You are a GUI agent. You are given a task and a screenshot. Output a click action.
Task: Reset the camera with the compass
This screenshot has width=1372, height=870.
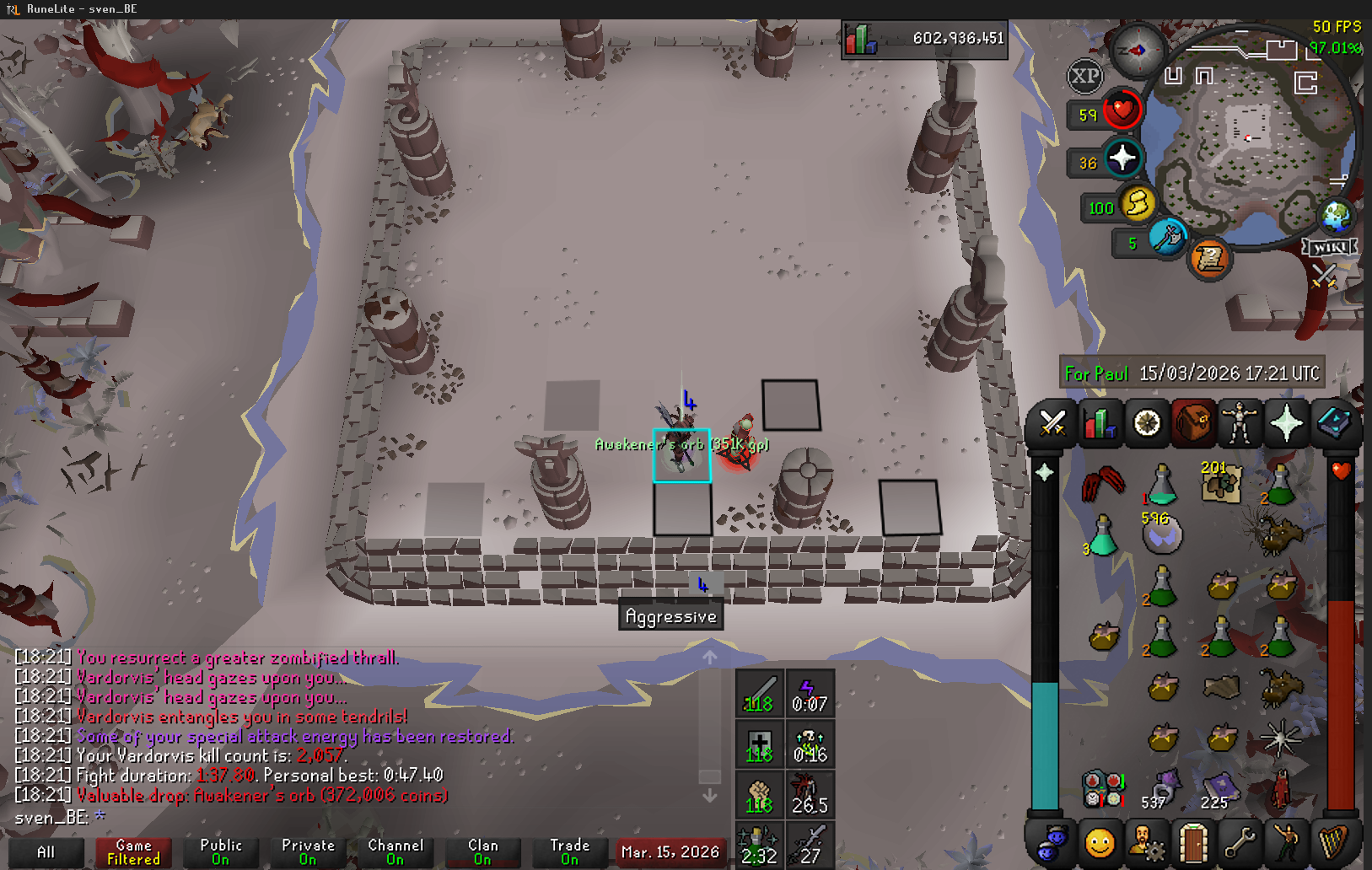coord(1137,51)
